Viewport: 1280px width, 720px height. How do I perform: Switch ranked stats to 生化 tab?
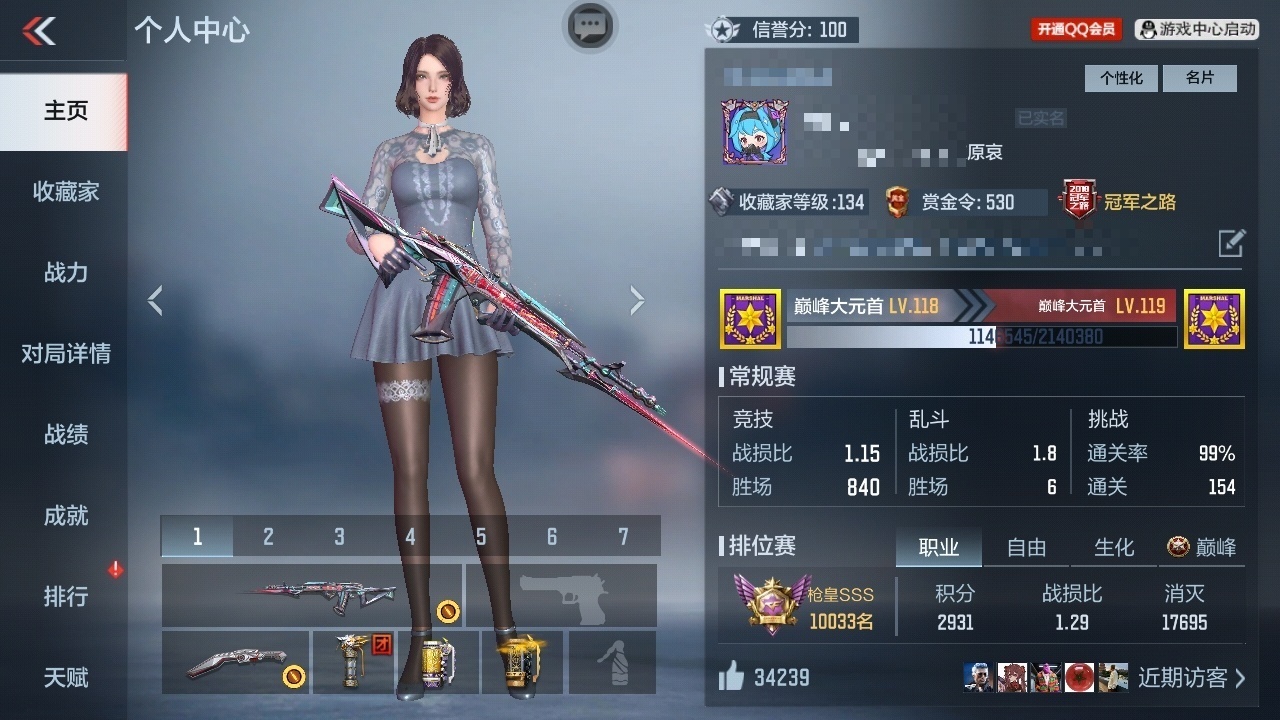[x=1114, y=547]
